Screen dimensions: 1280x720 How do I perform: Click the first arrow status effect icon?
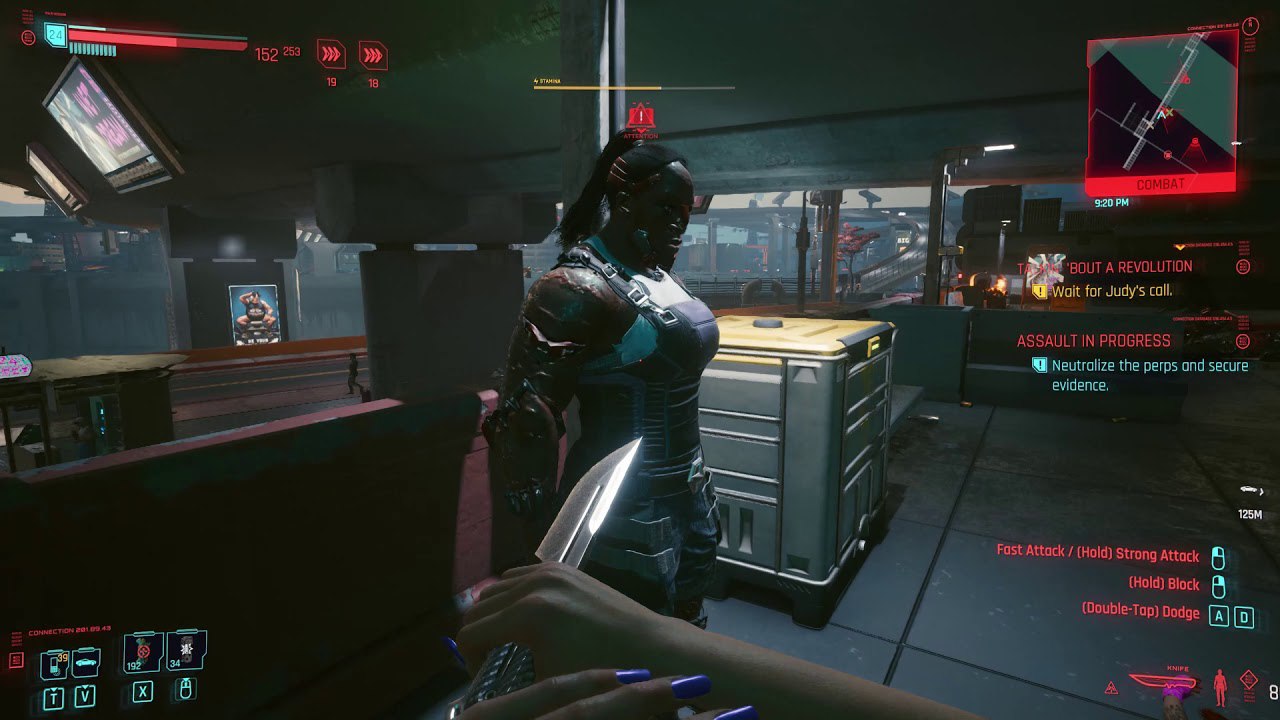331,54
